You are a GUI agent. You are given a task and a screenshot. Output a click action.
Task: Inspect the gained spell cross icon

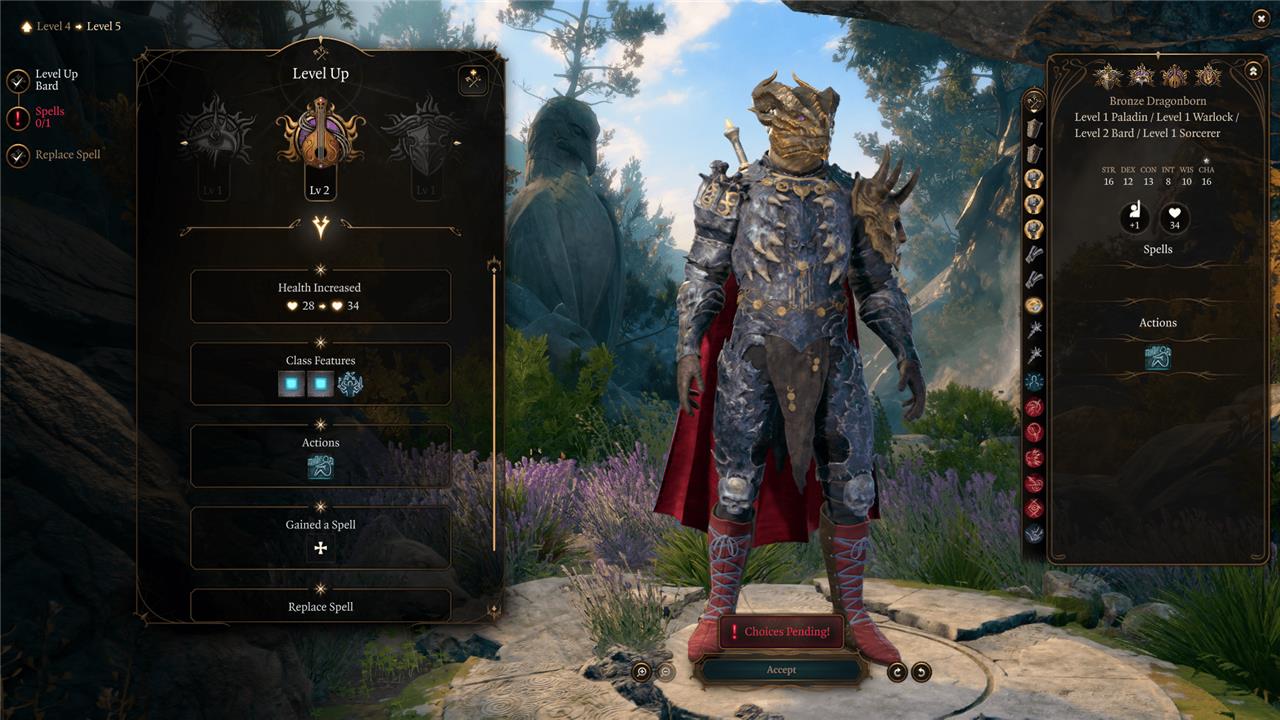320,548
